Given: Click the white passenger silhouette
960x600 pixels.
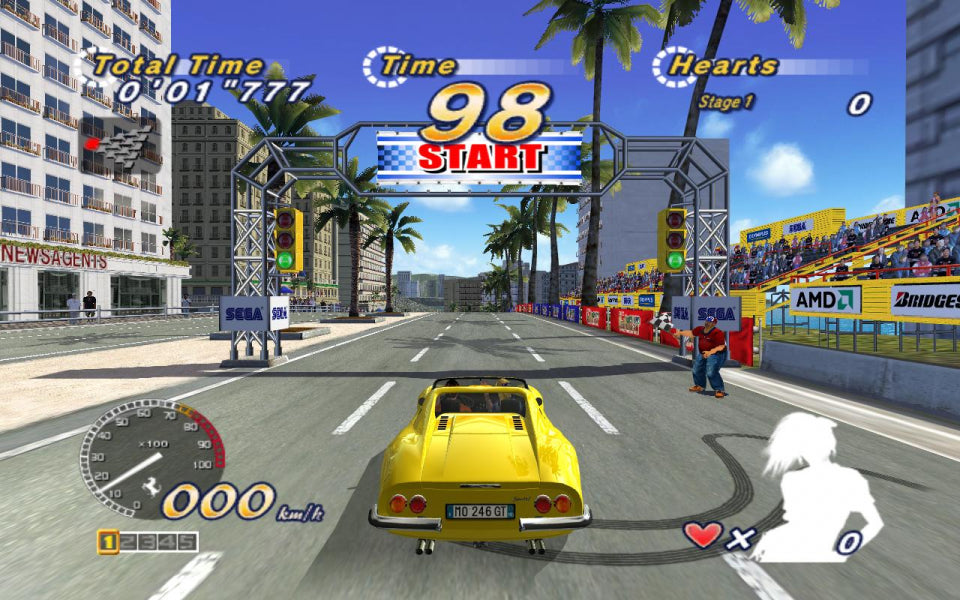Looking at the screenshot, I should 815,485.
